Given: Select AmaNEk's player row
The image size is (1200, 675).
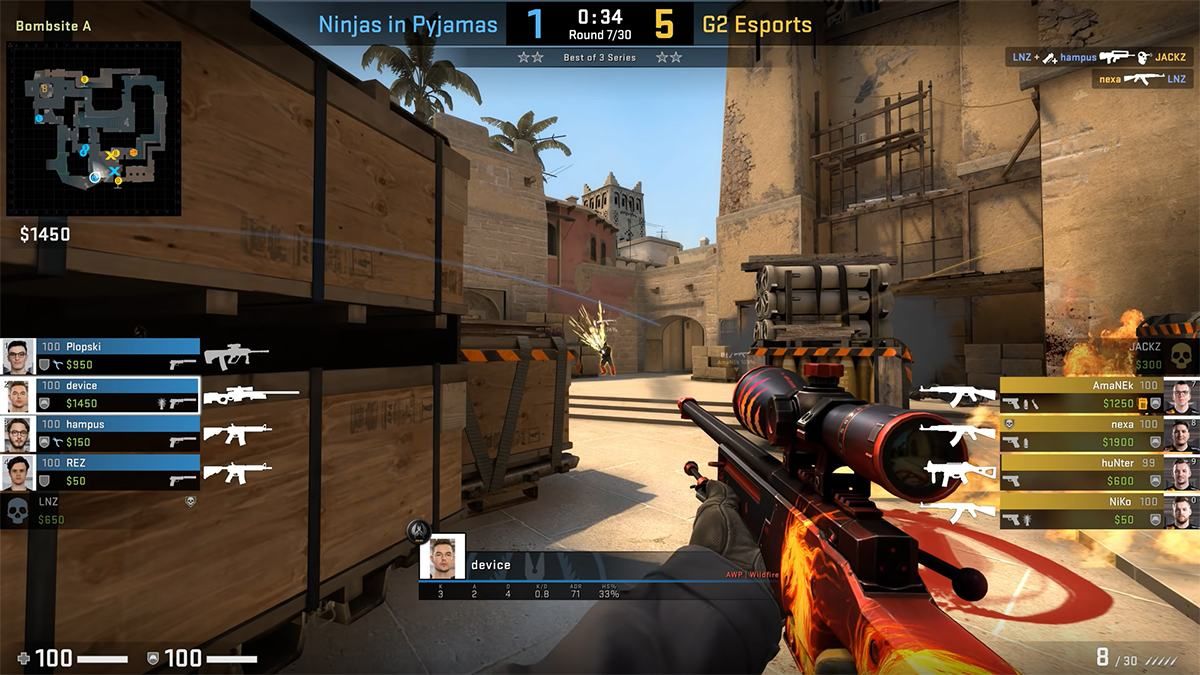Looking at the screenshot, I should pos(1080,394).
